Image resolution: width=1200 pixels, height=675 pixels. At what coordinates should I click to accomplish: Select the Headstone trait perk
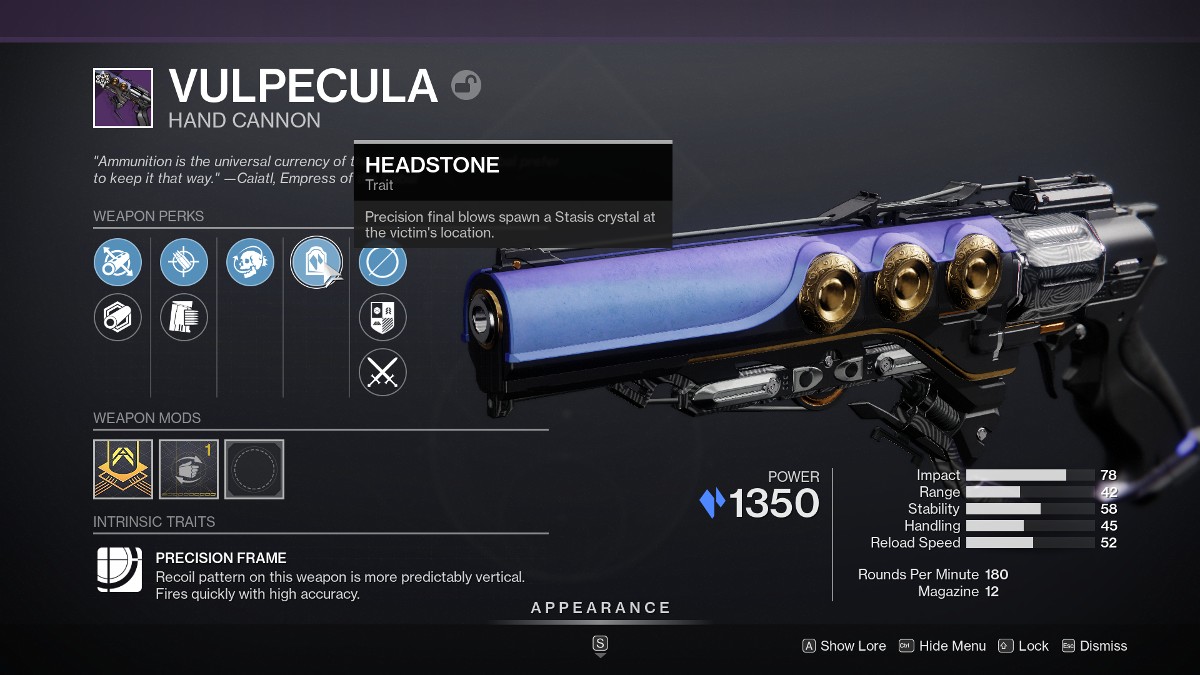pos(315,263)
